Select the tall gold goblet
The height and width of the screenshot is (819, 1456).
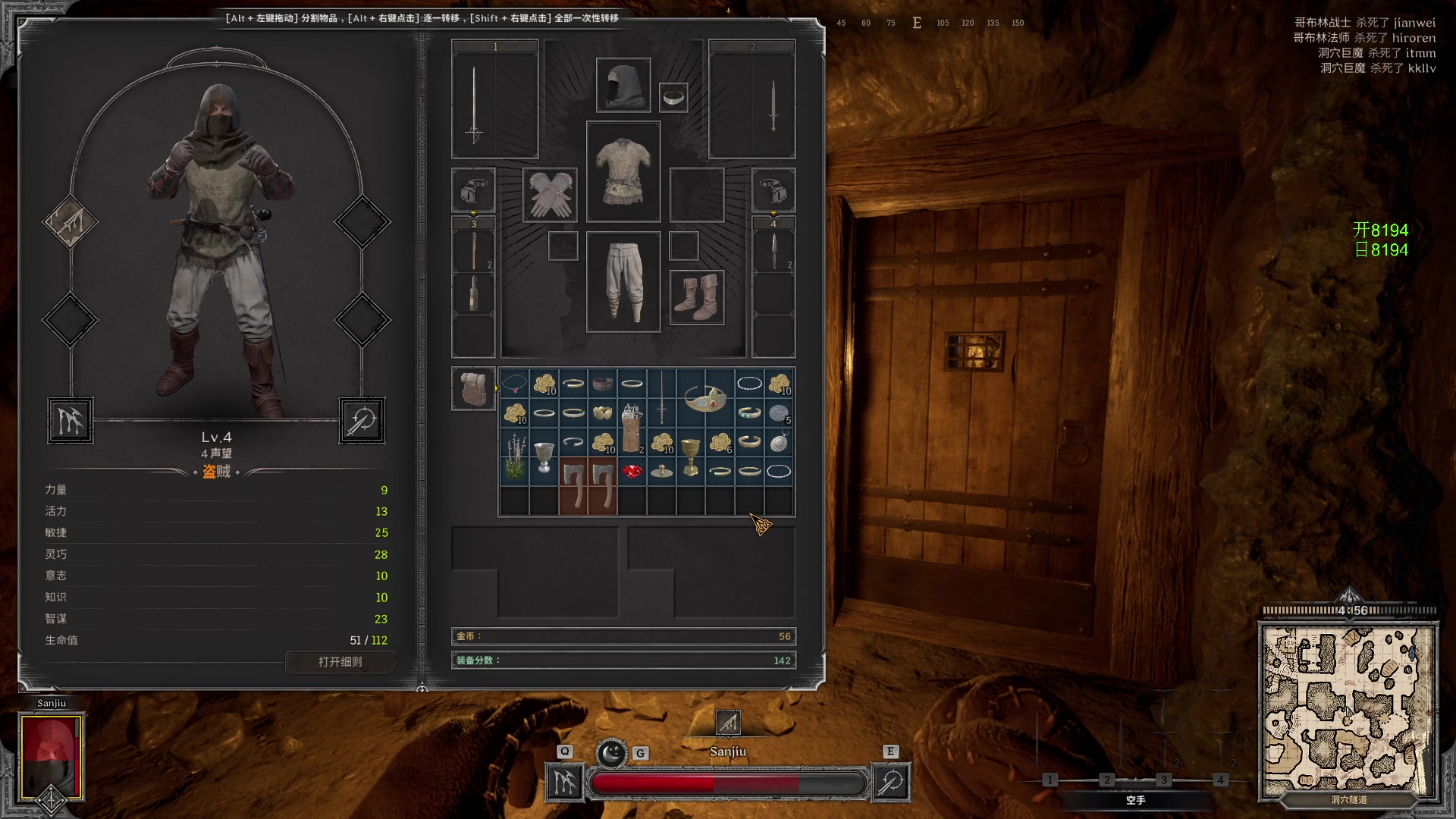690,457
